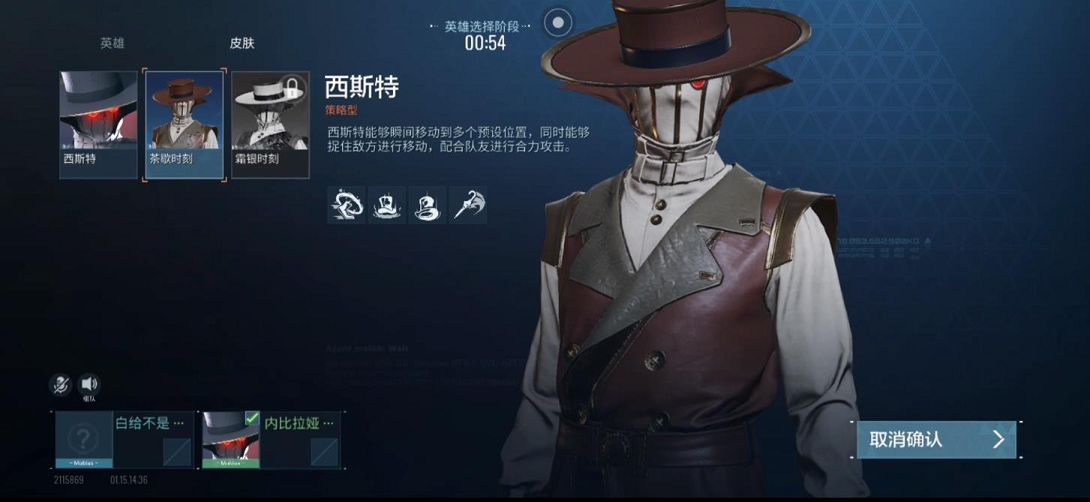Switch to the 皮肤 (Skin) tab
1090x502 pixels.
tap(242, 44)
